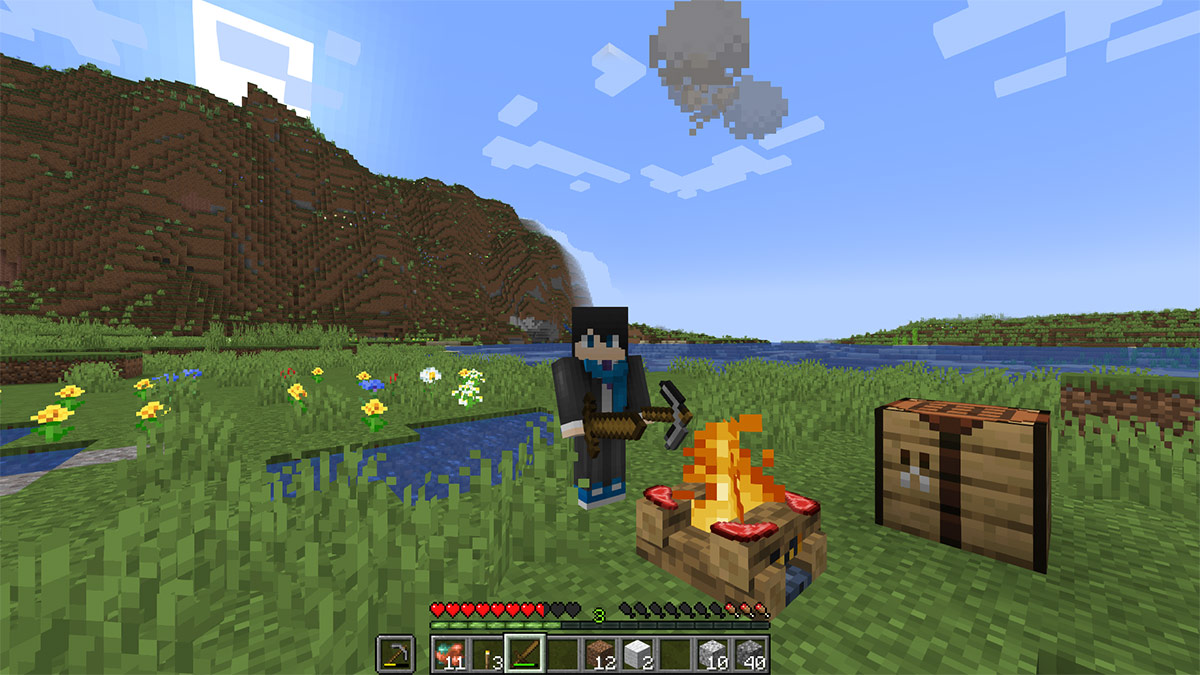Select the wooden sword hotbar slot
Viewport: 1200px width, 675px height.
click(x=525, y=654)
